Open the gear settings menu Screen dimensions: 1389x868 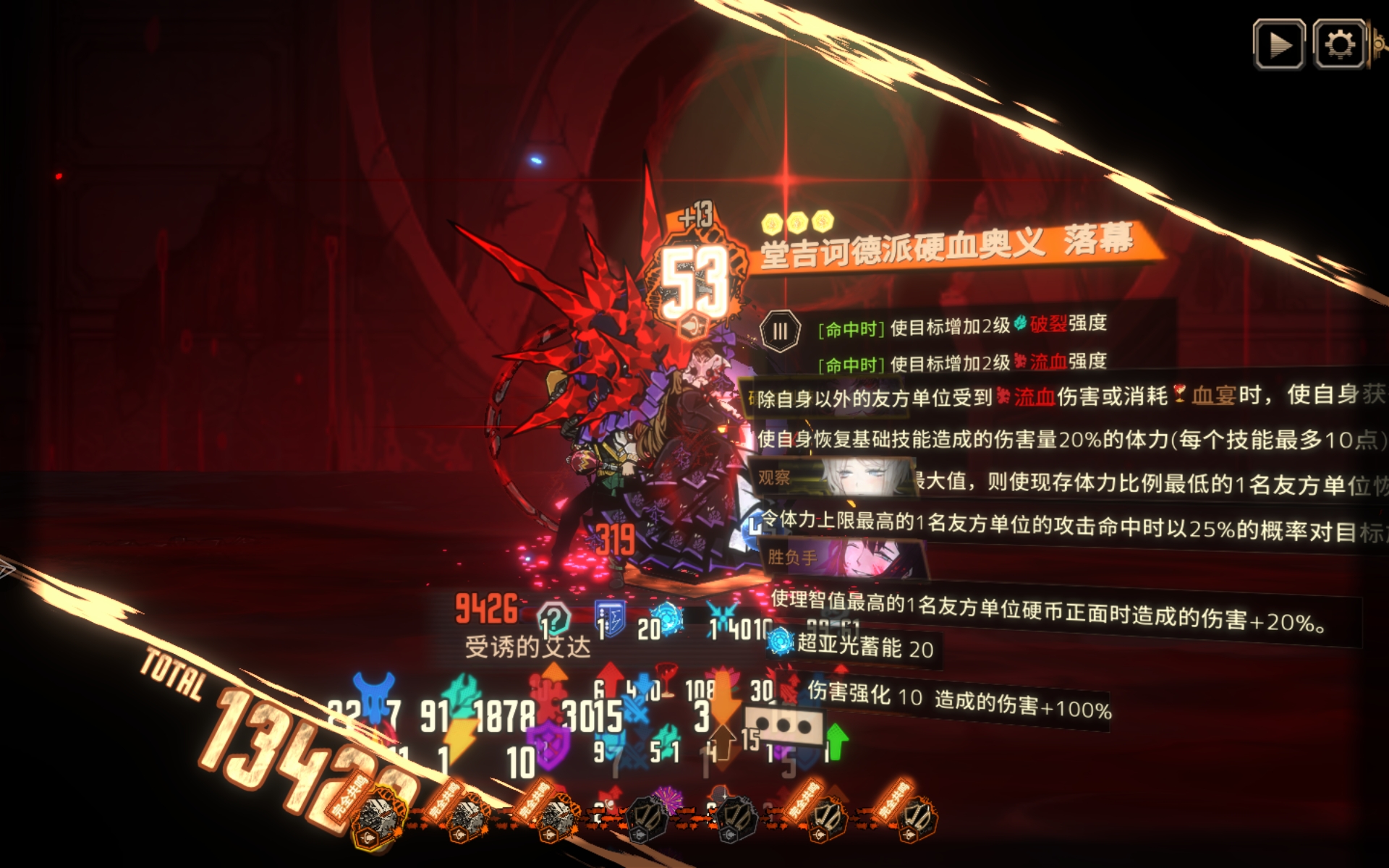pyautogui.click(x=1339, y=45)
